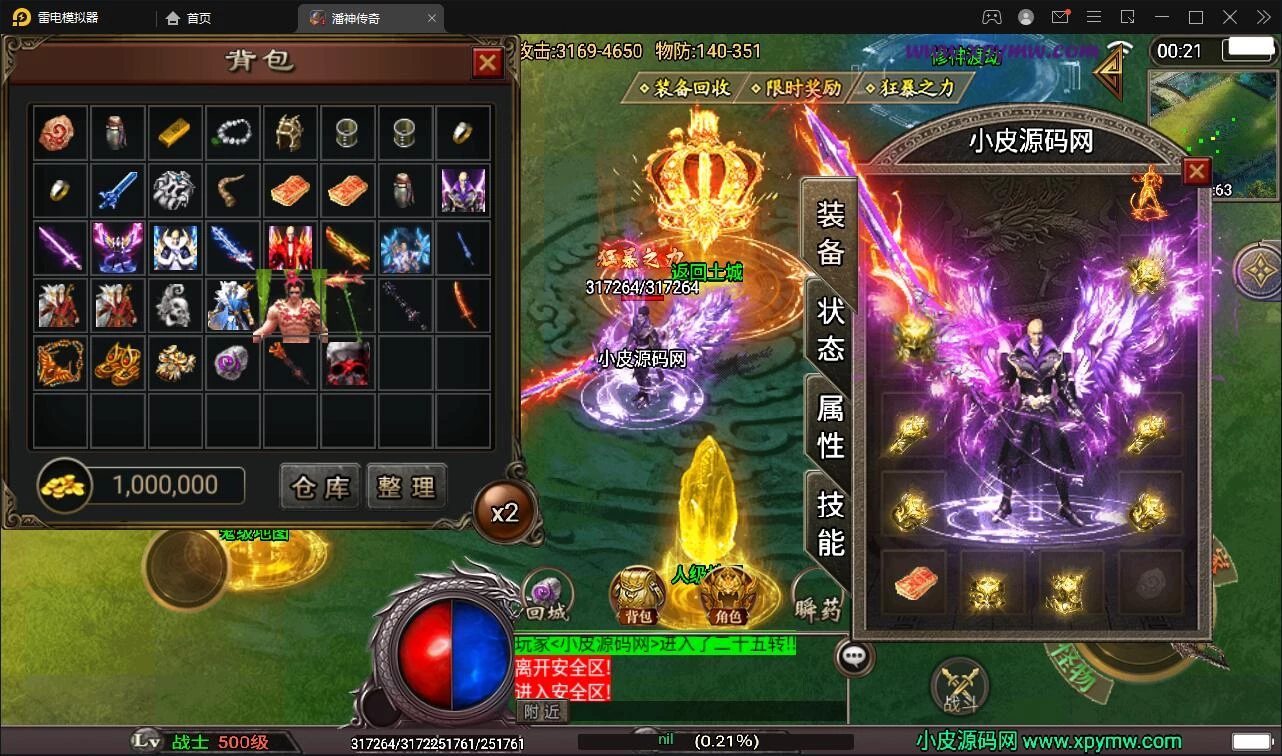Open the minimap

1212,122
